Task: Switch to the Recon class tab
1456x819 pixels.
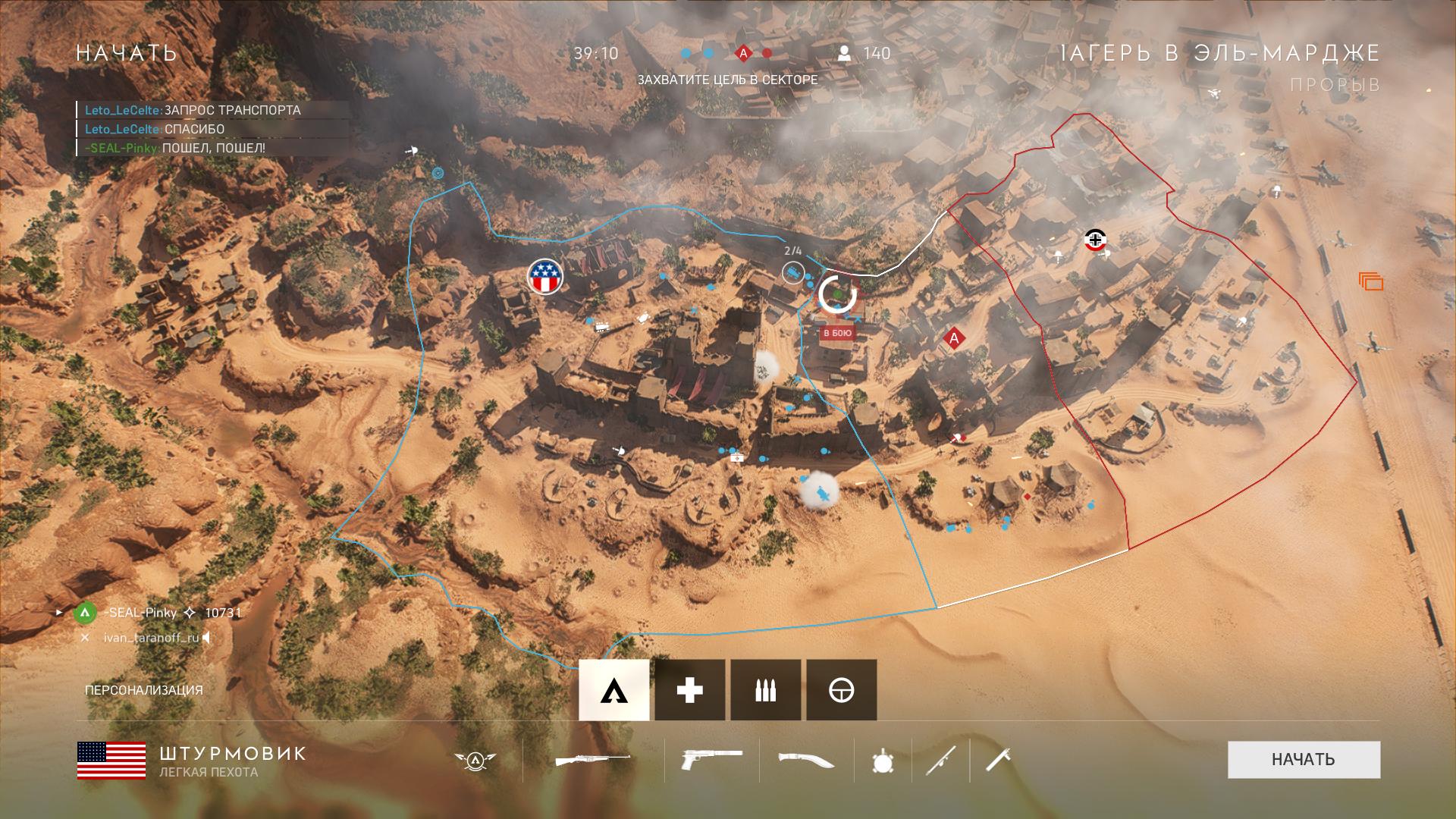Action: pos(841,690)
